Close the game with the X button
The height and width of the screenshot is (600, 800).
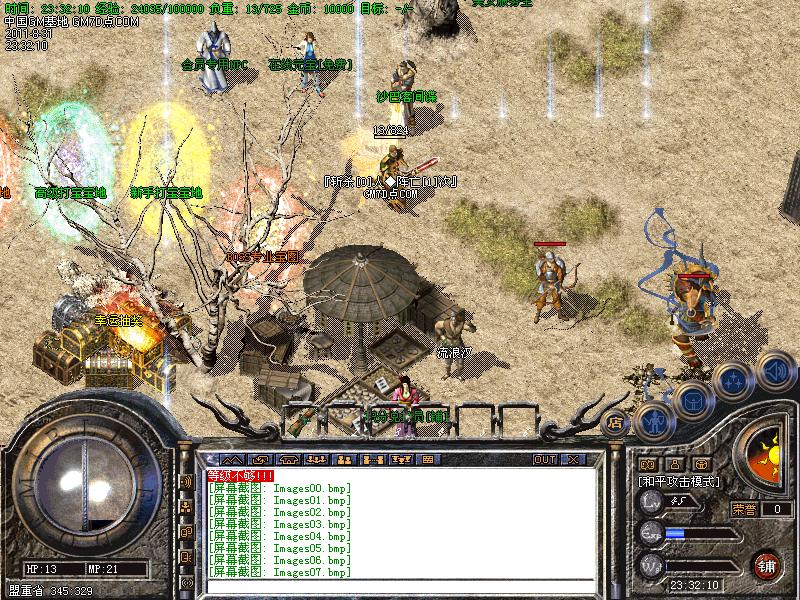coord(573,460)
